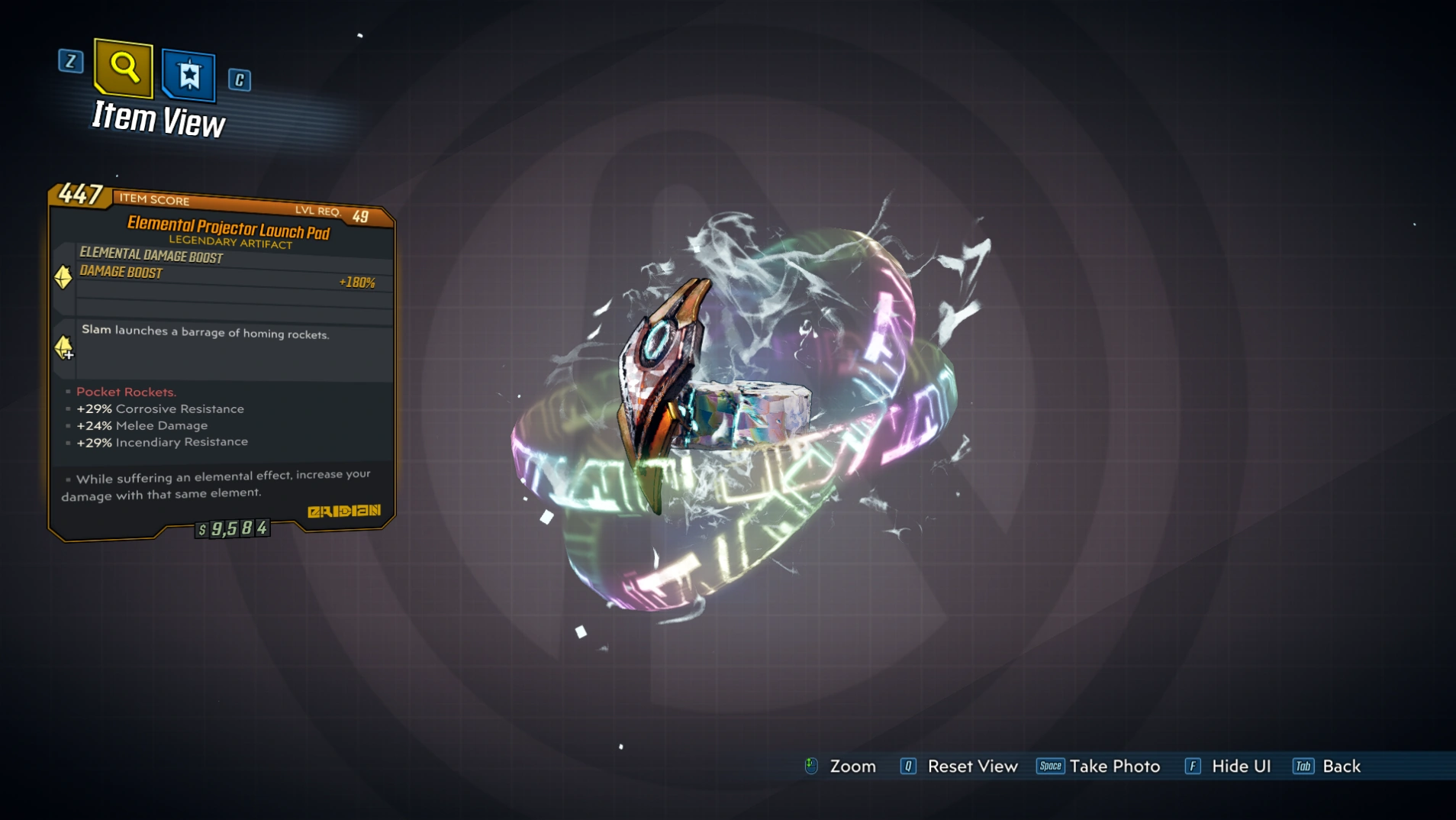Click Reset View to recenter the artifact

tap(972, 766)
